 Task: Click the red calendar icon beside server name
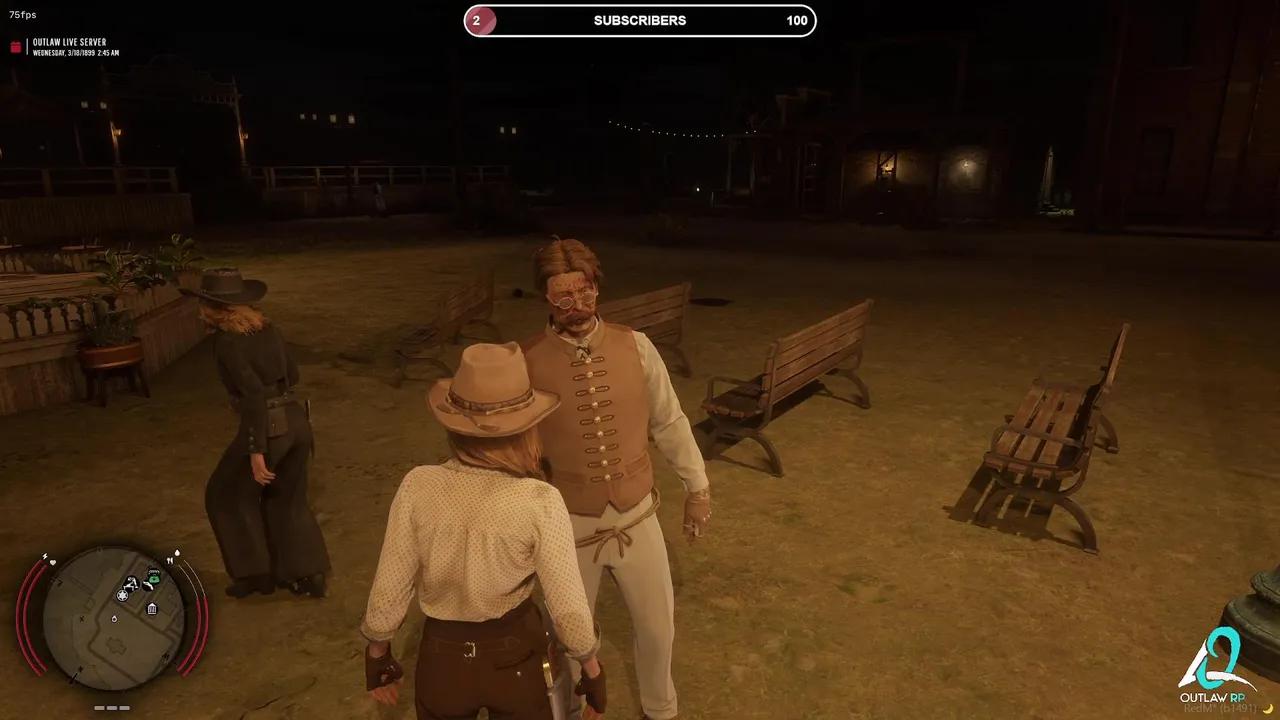click(16, 47)
